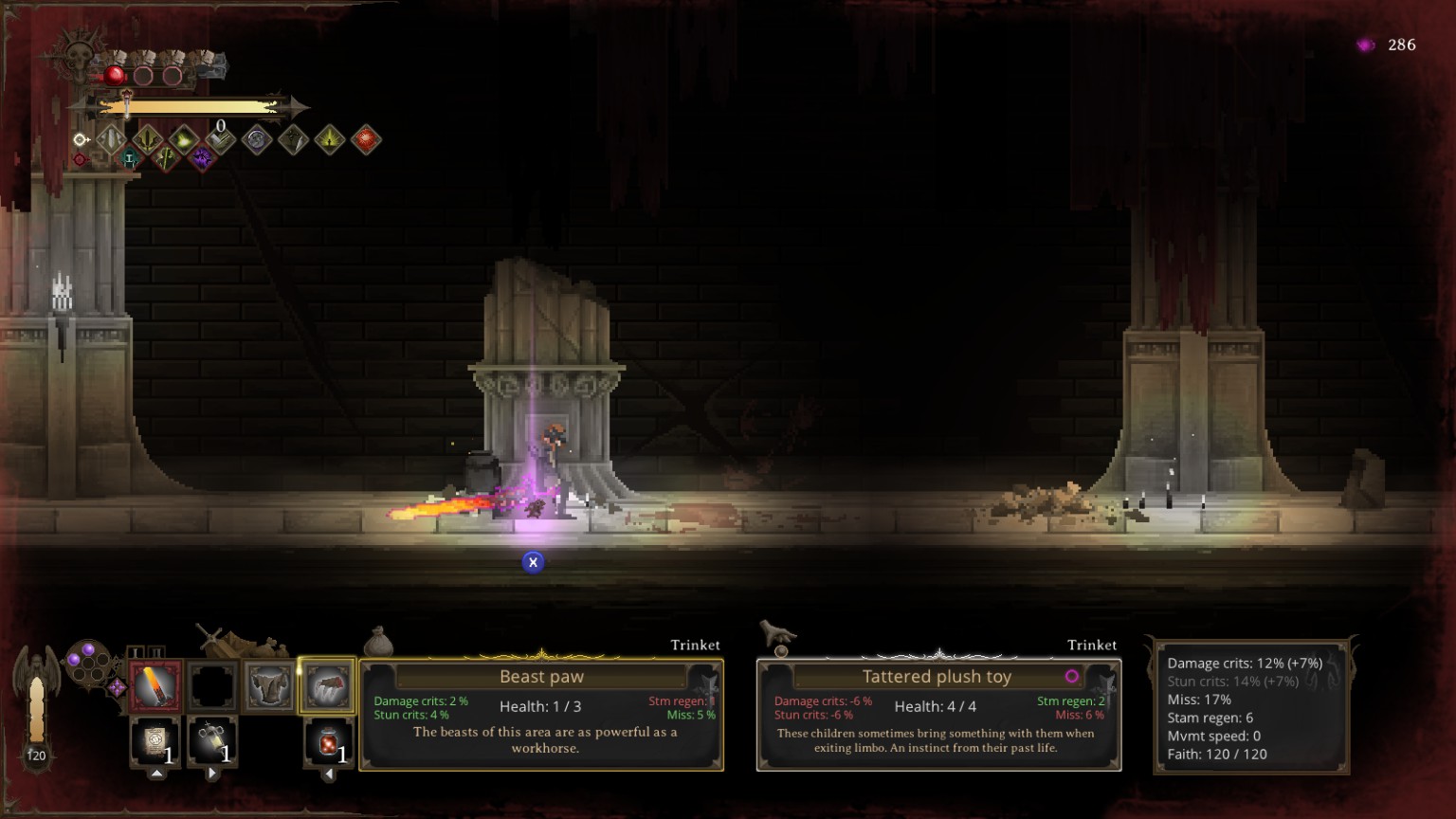This screenshot has width=1456, height=819.
Task: Select the teal hooded-figure ability diamond
Action: 130,159
